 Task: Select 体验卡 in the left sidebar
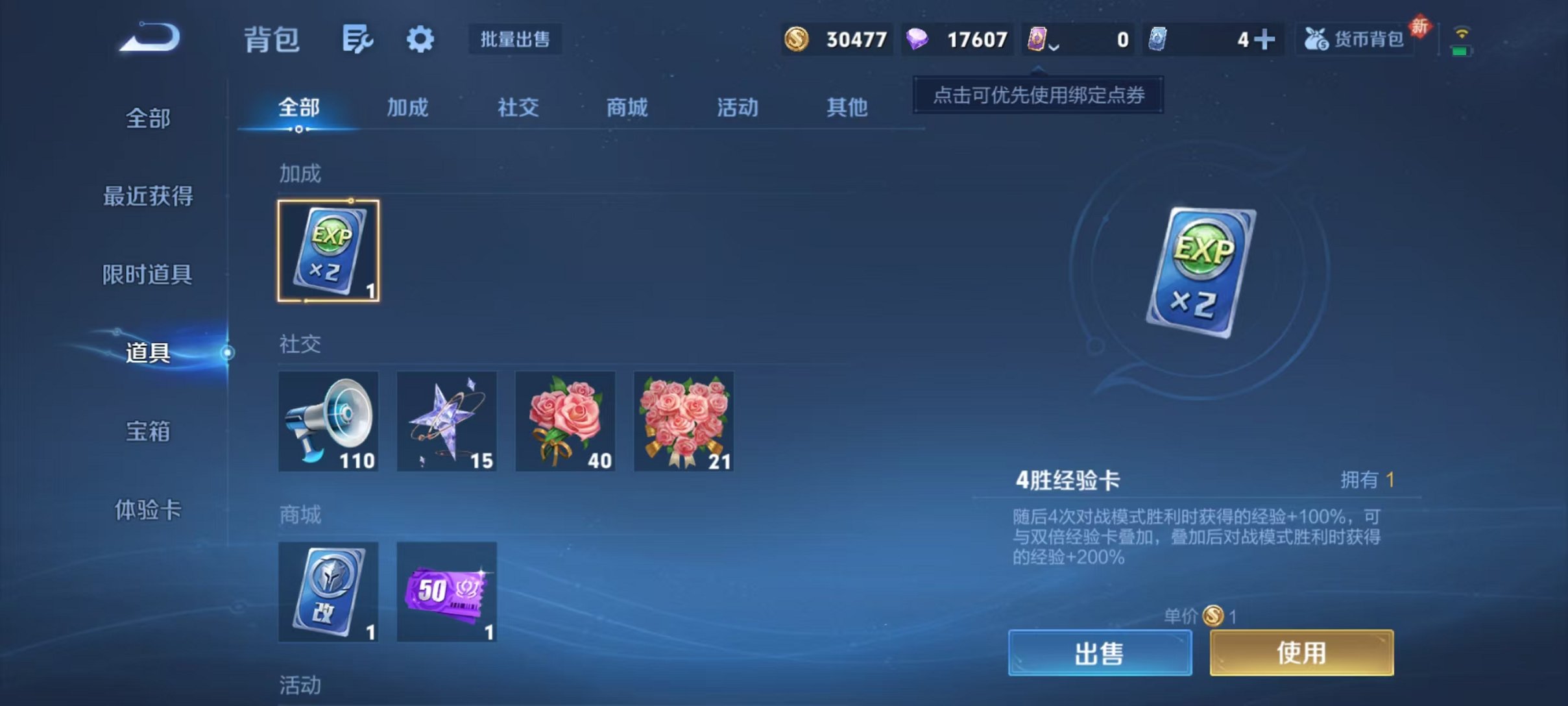(148, 511)
